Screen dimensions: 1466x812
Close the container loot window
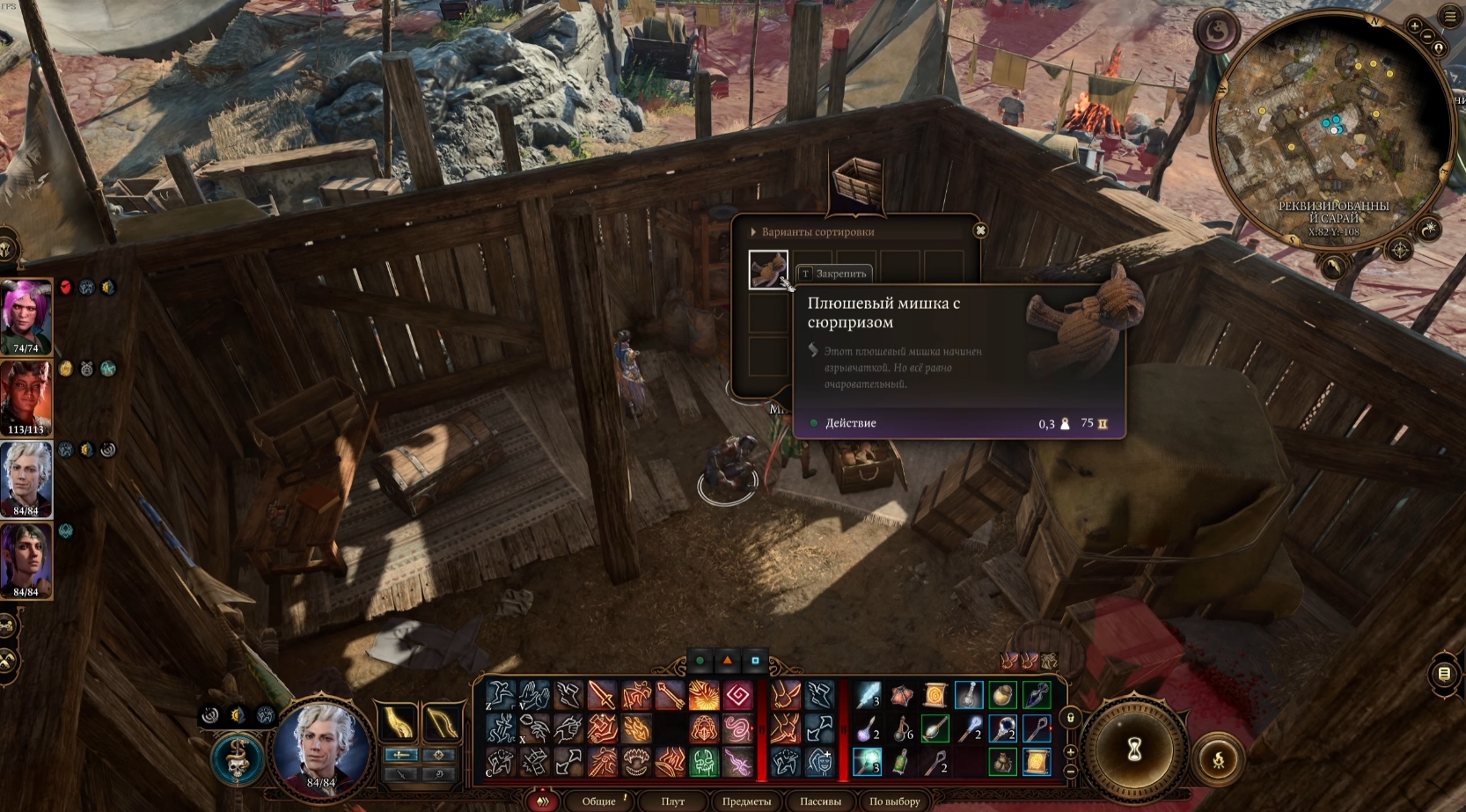point(980,230)
